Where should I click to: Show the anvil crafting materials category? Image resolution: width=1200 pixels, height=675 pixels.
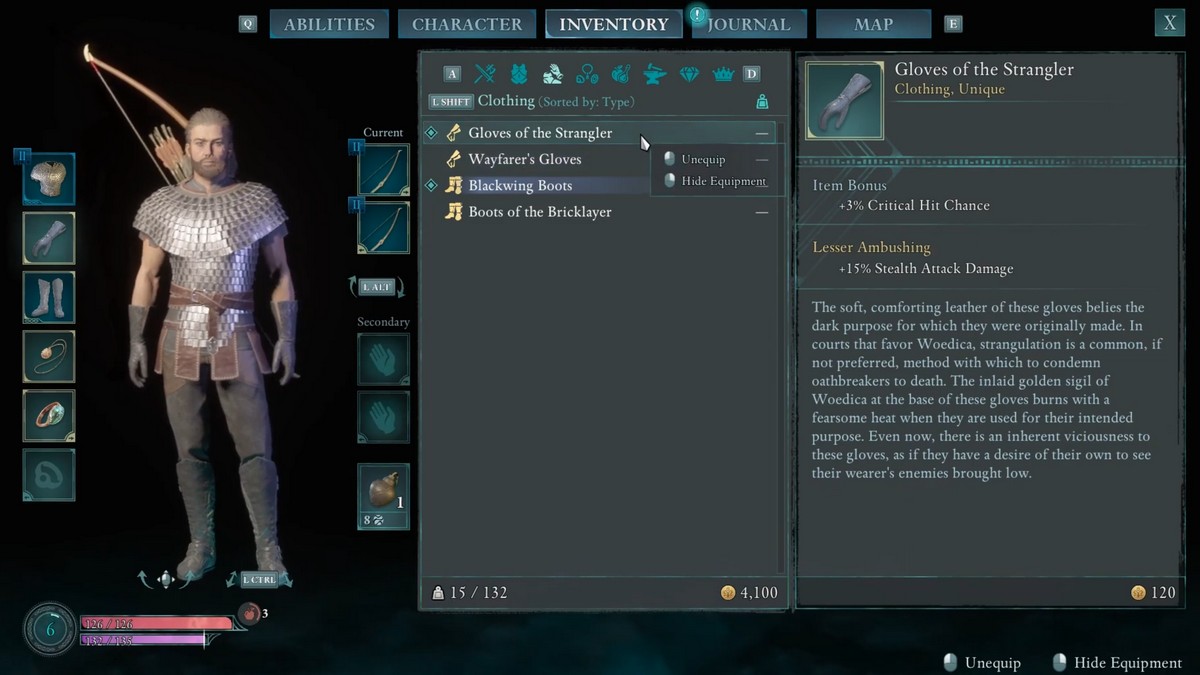pyautogui.click(x=654, y=73)
